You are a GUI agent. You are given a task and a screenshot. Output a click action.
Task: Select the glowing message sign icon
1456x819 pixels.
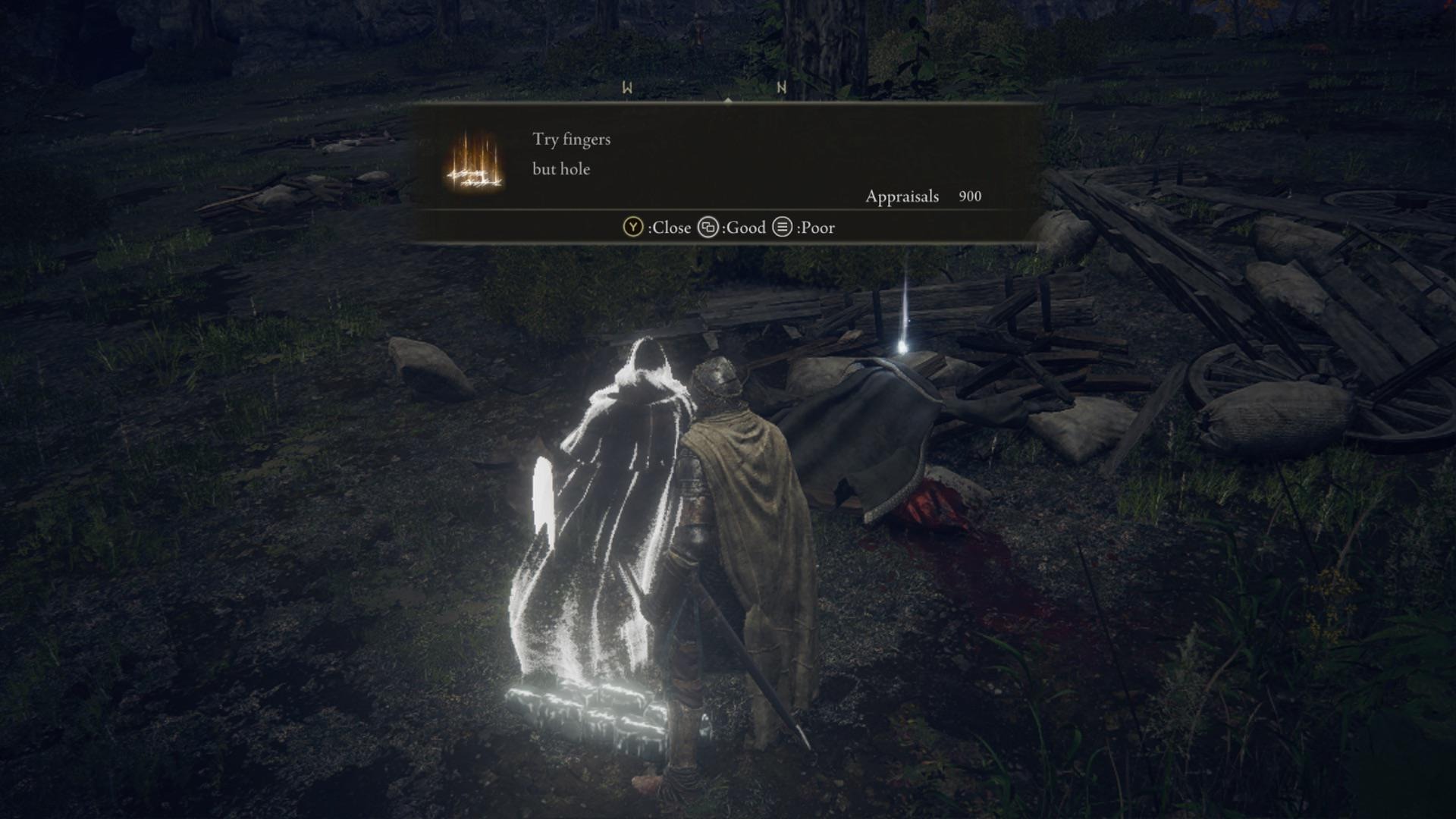(474, 162)
